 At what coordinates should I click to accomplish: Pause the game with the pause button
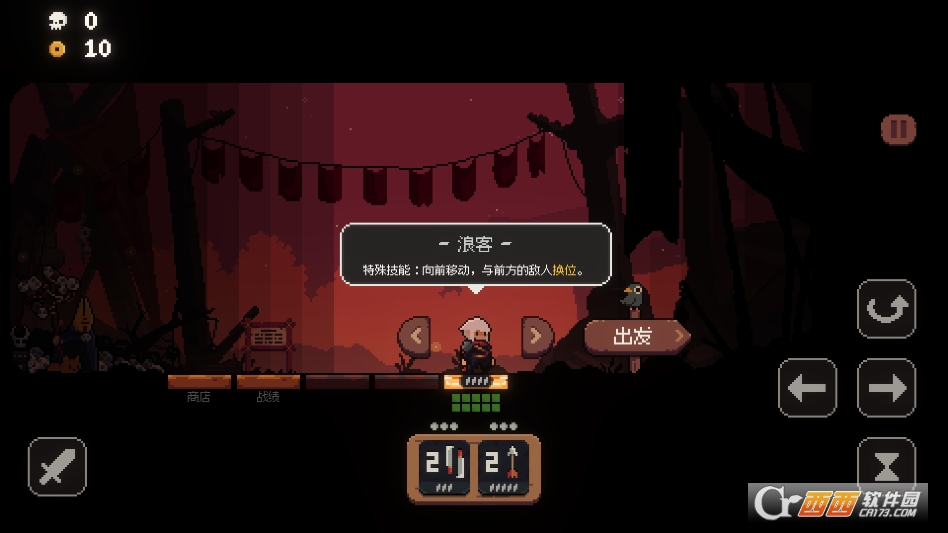coord(898,129)
